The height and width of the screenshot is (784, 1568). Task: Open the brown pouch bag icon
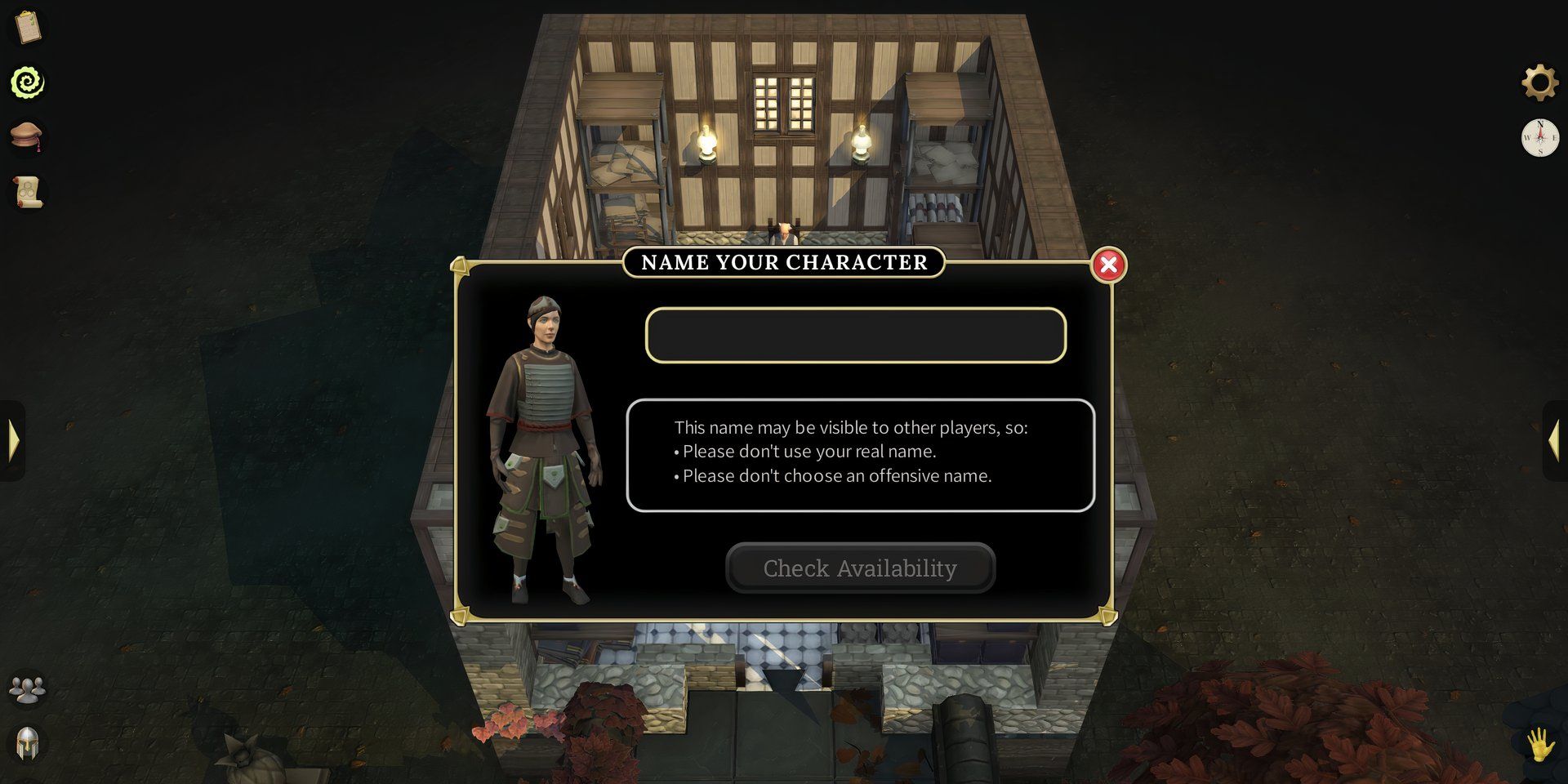(x=28, y=136)
